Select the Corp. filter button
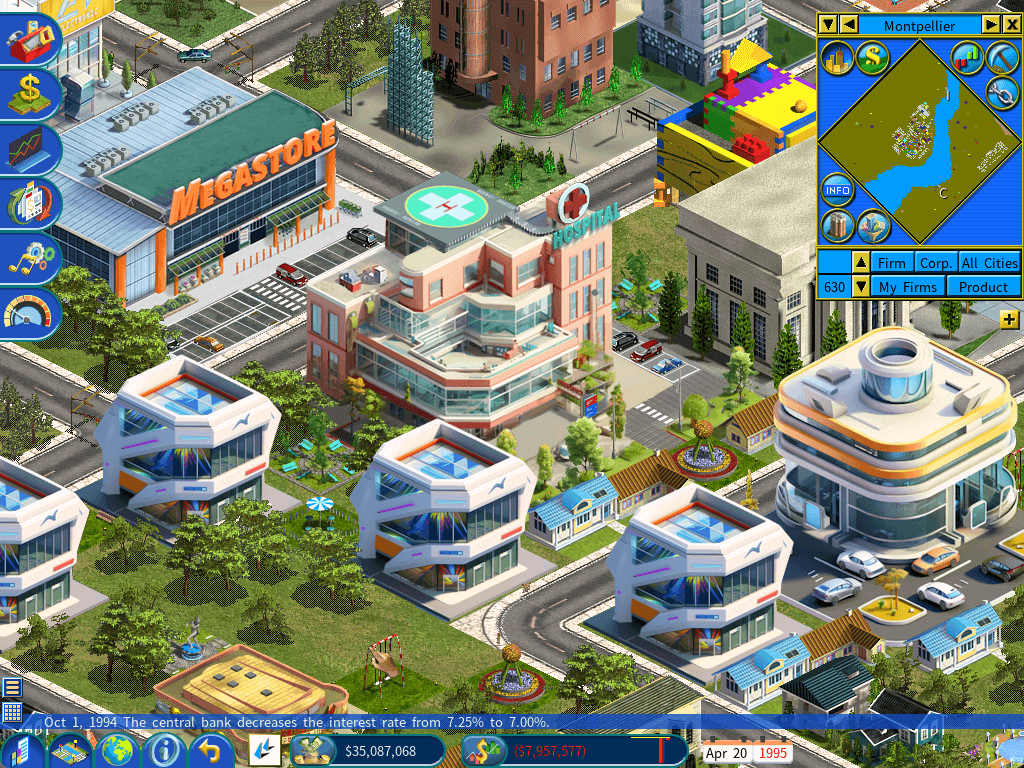 click(x=935, y=263)
